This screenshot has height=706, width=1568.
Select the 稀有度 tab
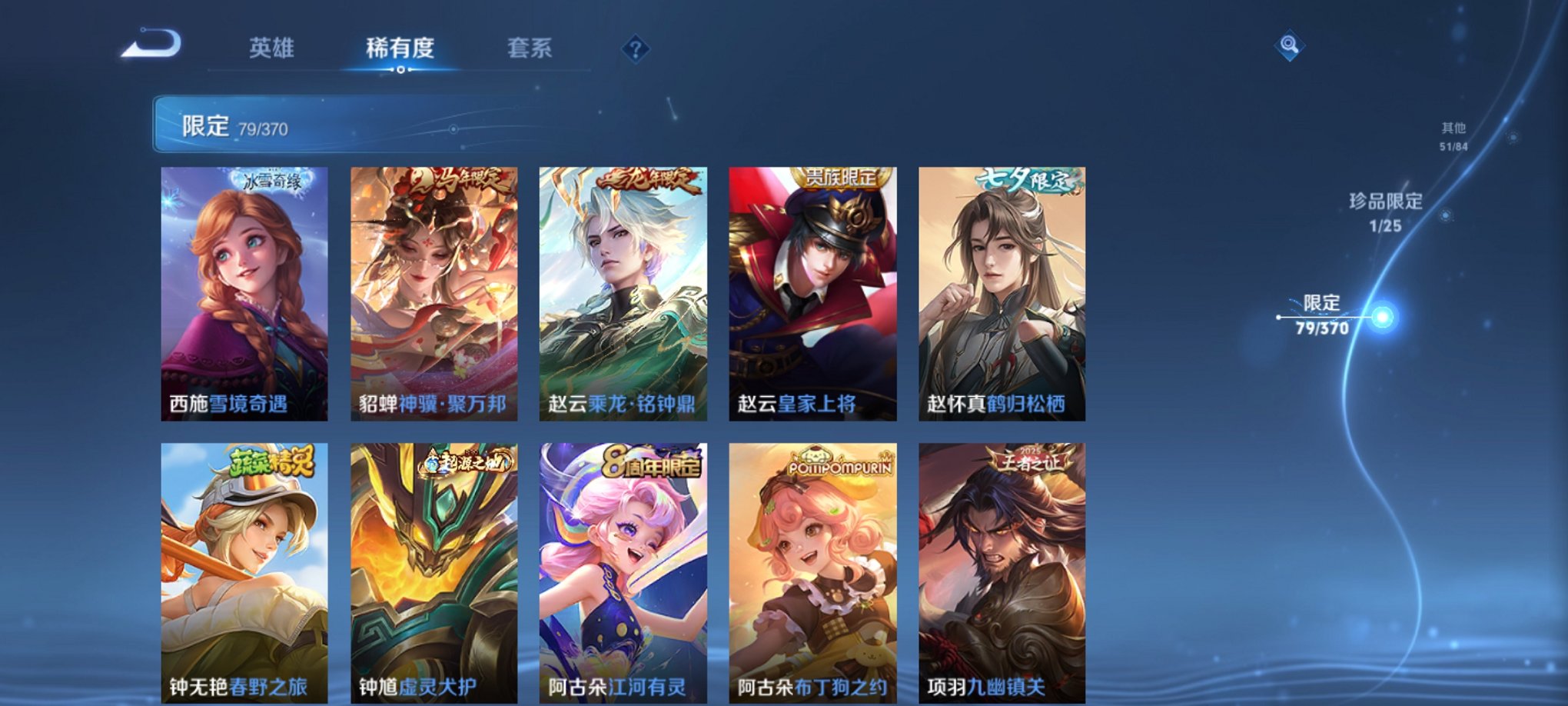click(x=398, y=48)
